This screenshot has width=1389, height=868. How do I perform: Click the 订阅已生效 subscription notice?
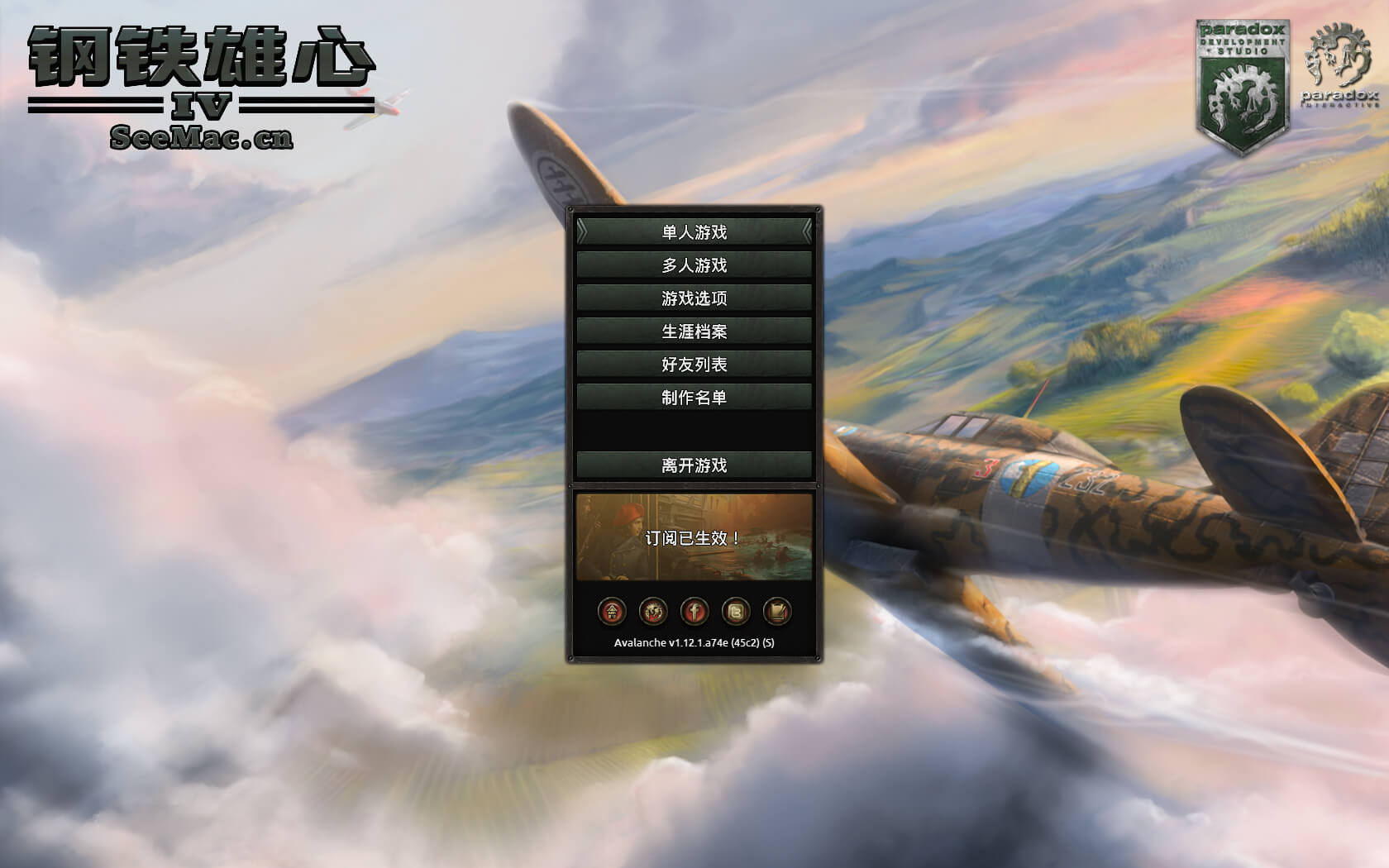pyautogui.click(x=694, y=536)
